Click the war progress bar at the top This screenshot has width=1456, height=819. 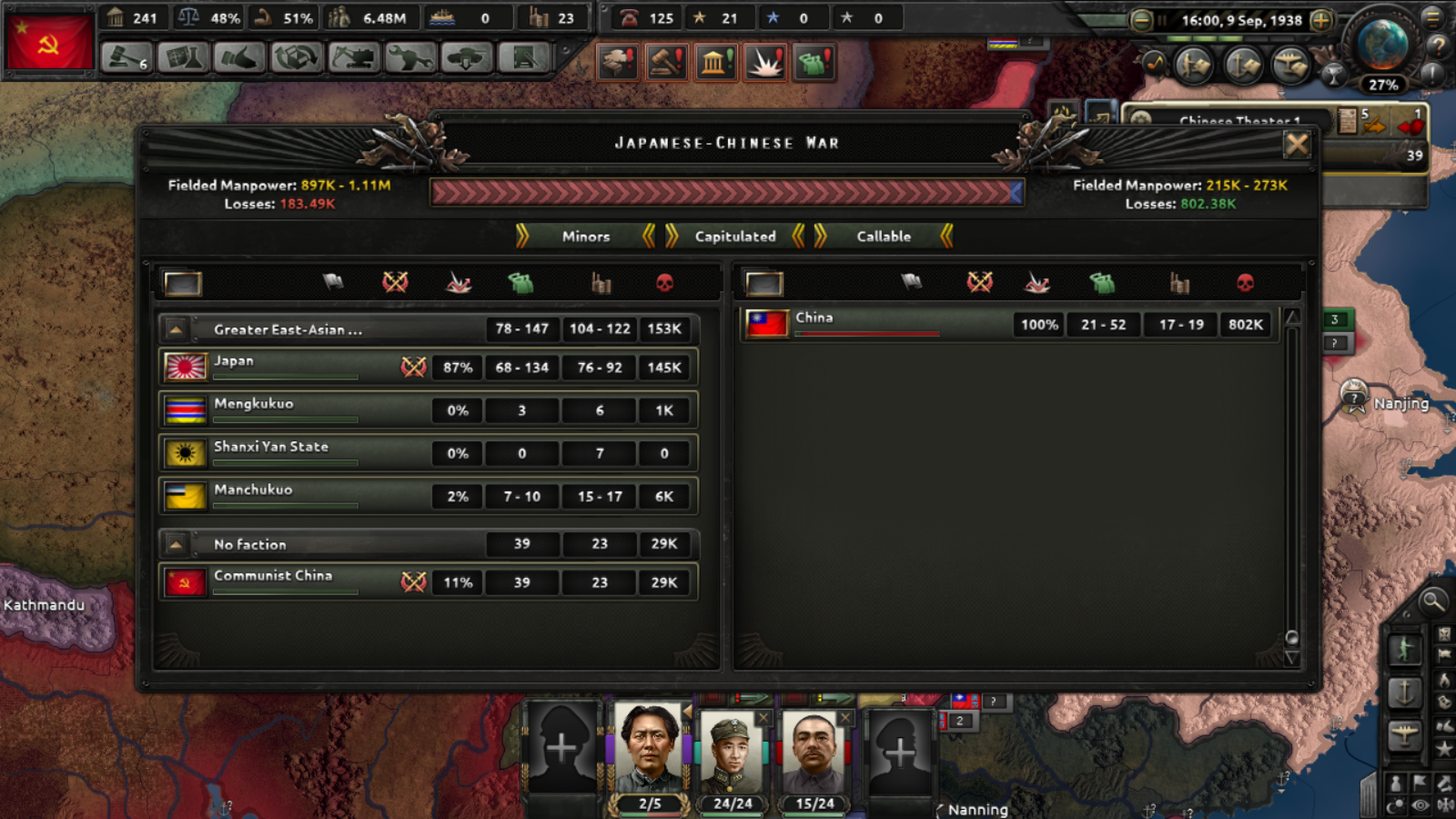(725, 193)
